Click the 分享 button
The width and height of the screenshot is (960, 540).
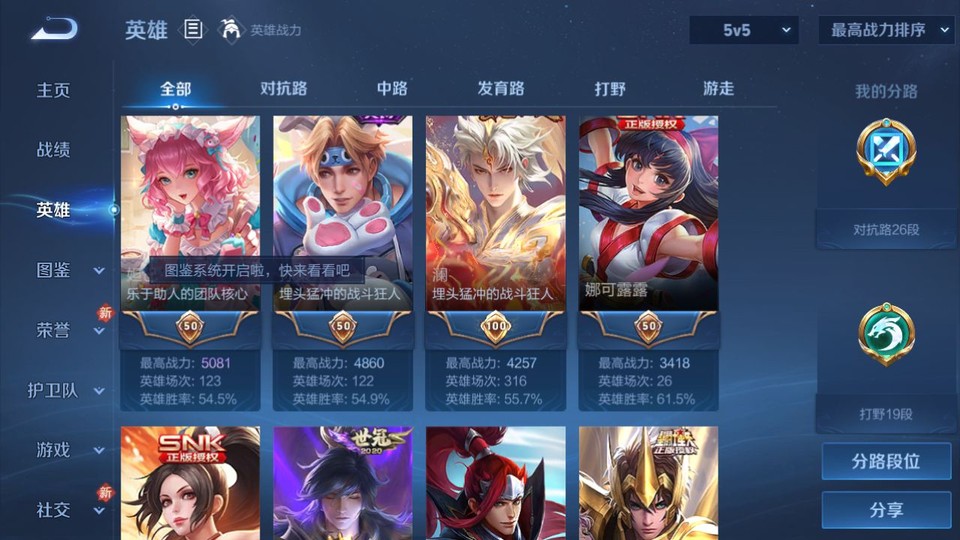pyautogui.click(x=886, y=510)
